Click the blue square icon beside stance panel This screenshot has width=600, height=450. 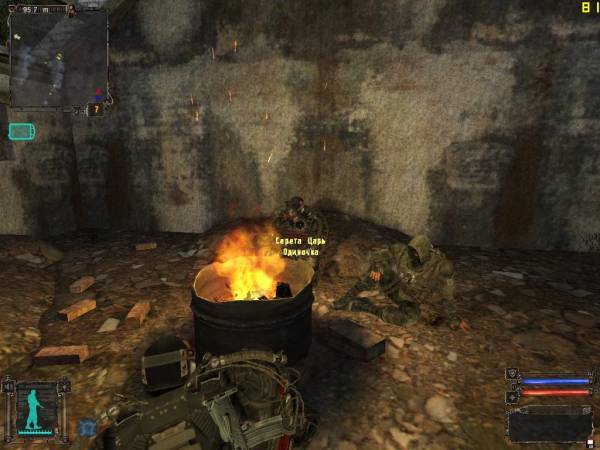[x=87, y=427]
